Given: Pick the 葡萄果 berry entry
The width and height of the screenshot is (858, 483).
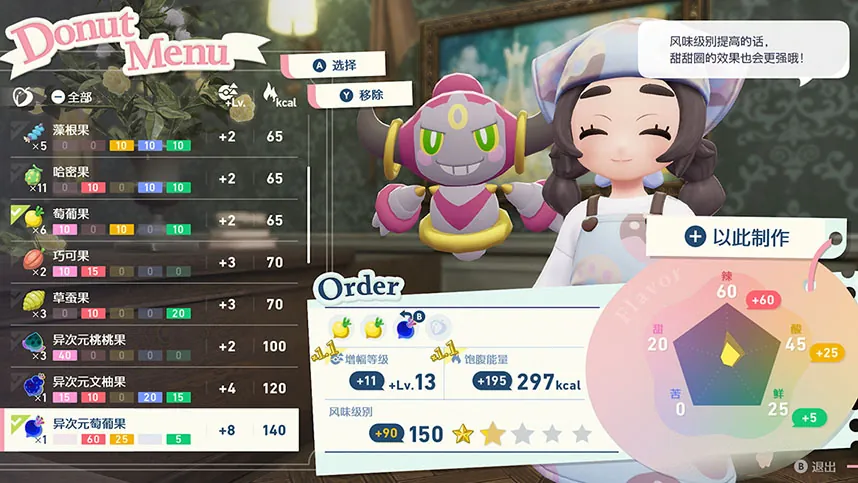Looking at the screenshot, I should tap(150, 220).
